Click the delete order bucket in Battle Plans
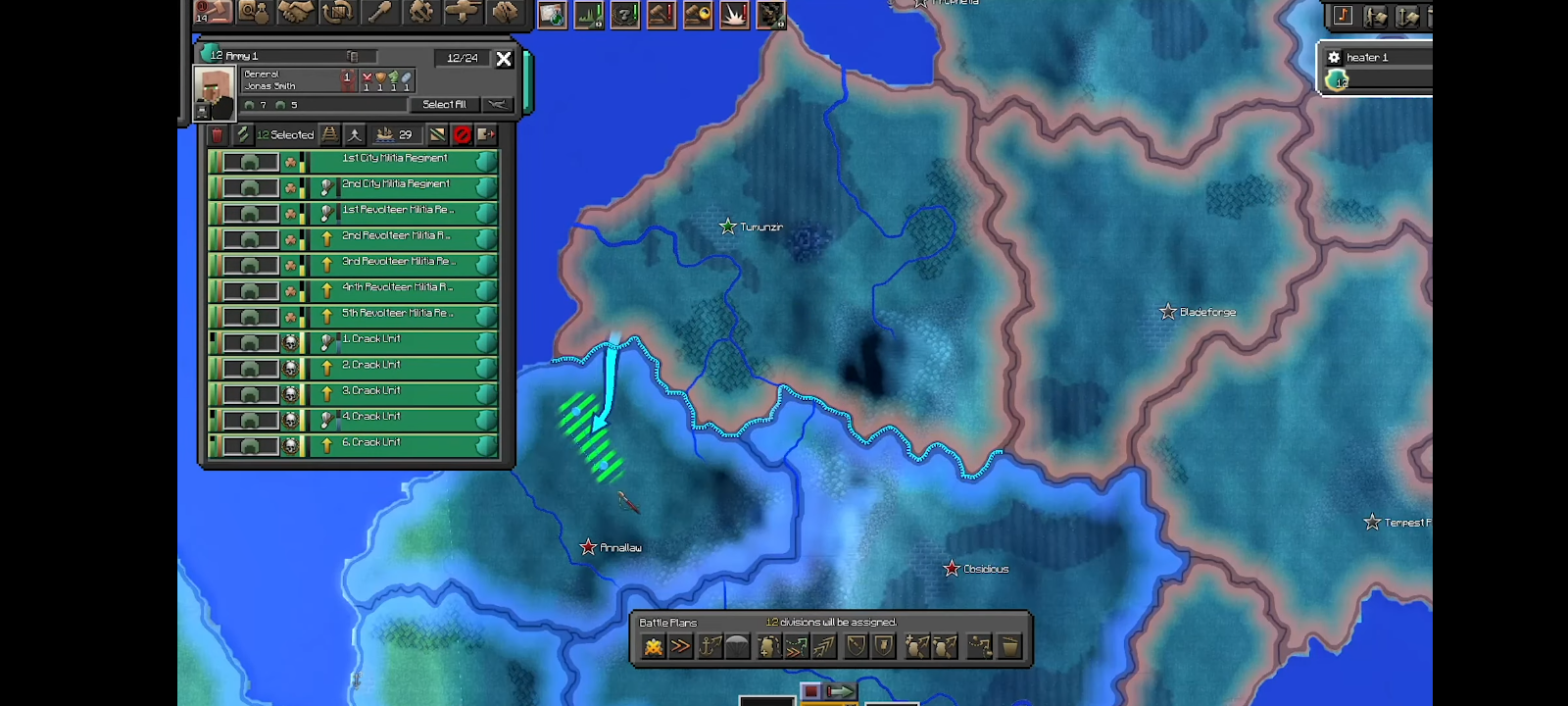Viewport: 1568px width, 706px height. coord(1009,645)
